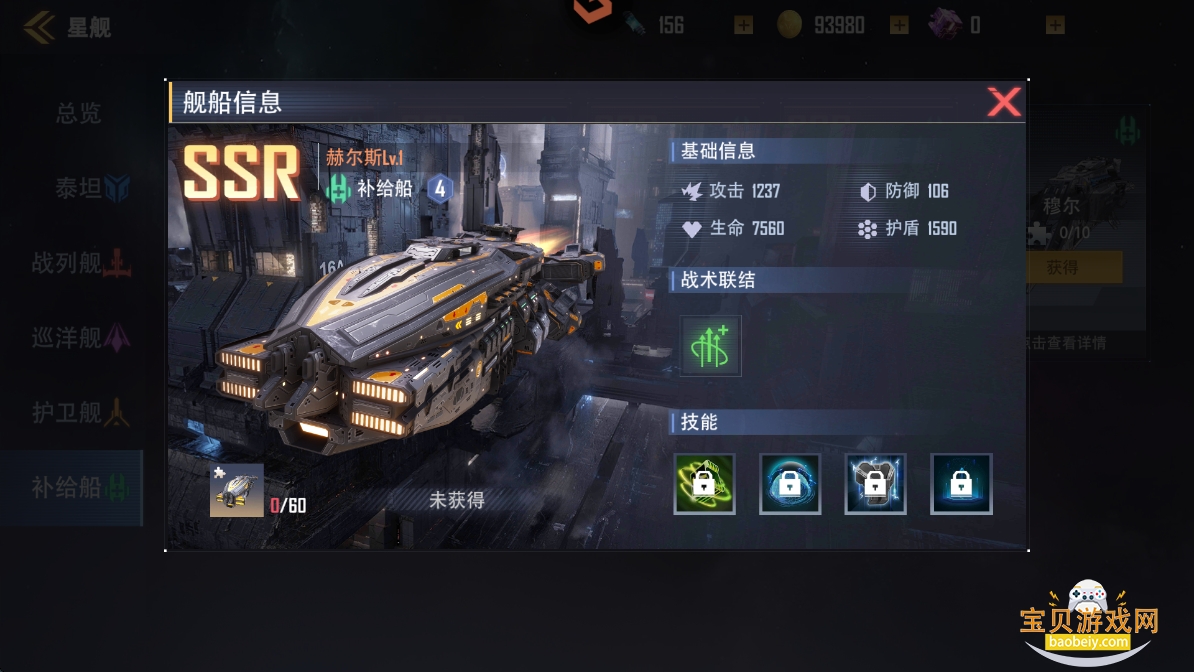Click the plus button beside 156

tap(743, 25)
